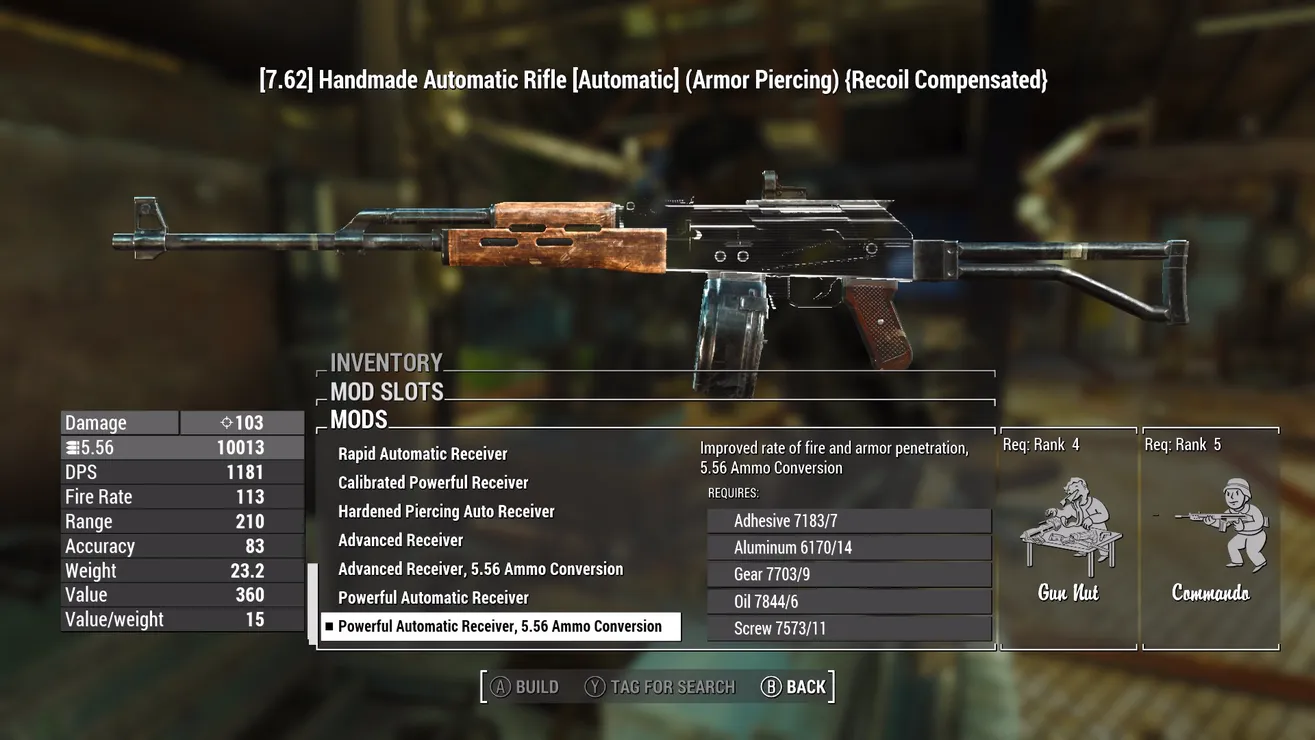Screen dimensions: 1315x740
Task: Select the plain Powerful Automatic Receiver entry
Action: coord(433,598)
